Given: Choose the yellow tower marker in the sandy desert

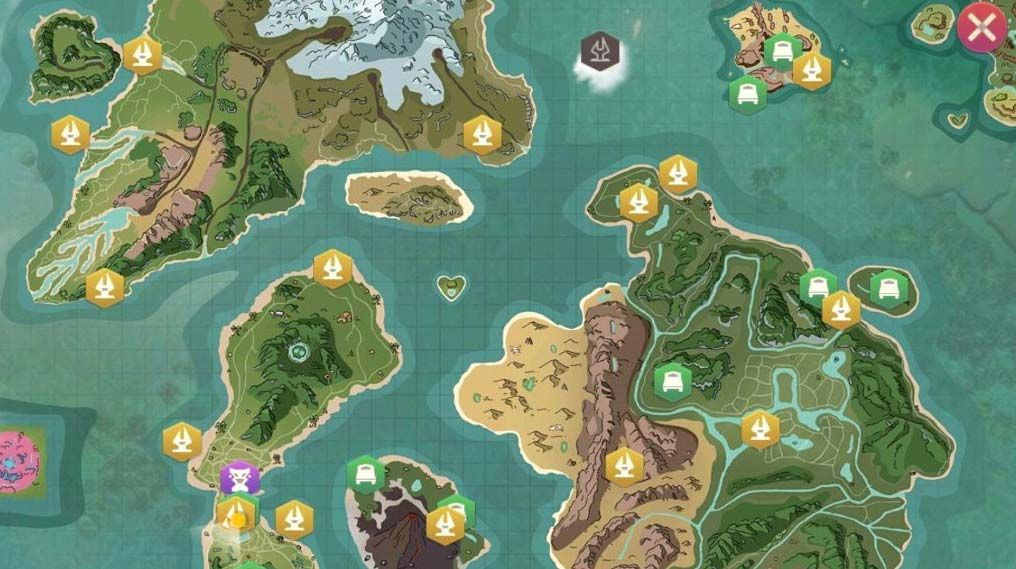Looking at the screenshot, I should (x=625, y=466).
